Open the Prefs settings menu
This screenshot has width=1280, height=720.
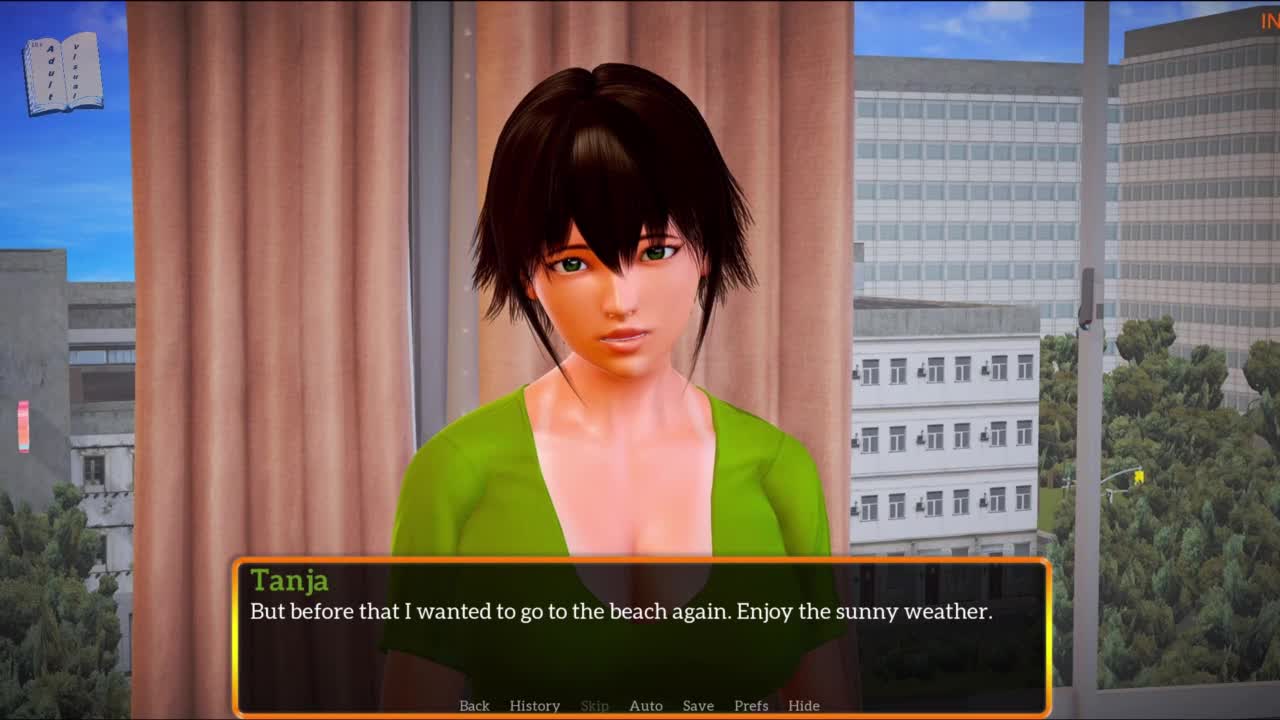[751, 705]
